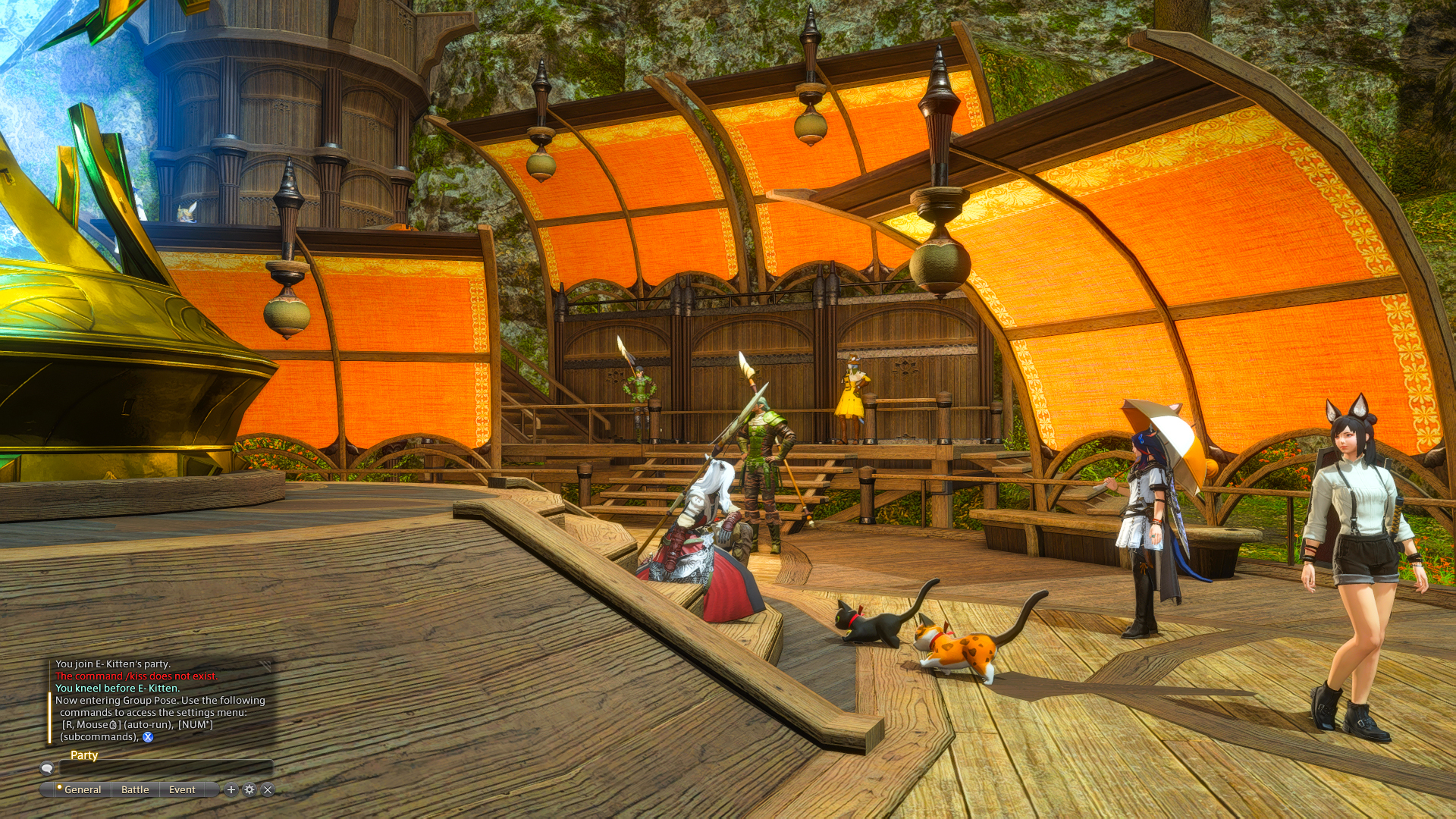Click the Party chat input field
This screenshot has height=819, width=1456.
click(165, 768)
